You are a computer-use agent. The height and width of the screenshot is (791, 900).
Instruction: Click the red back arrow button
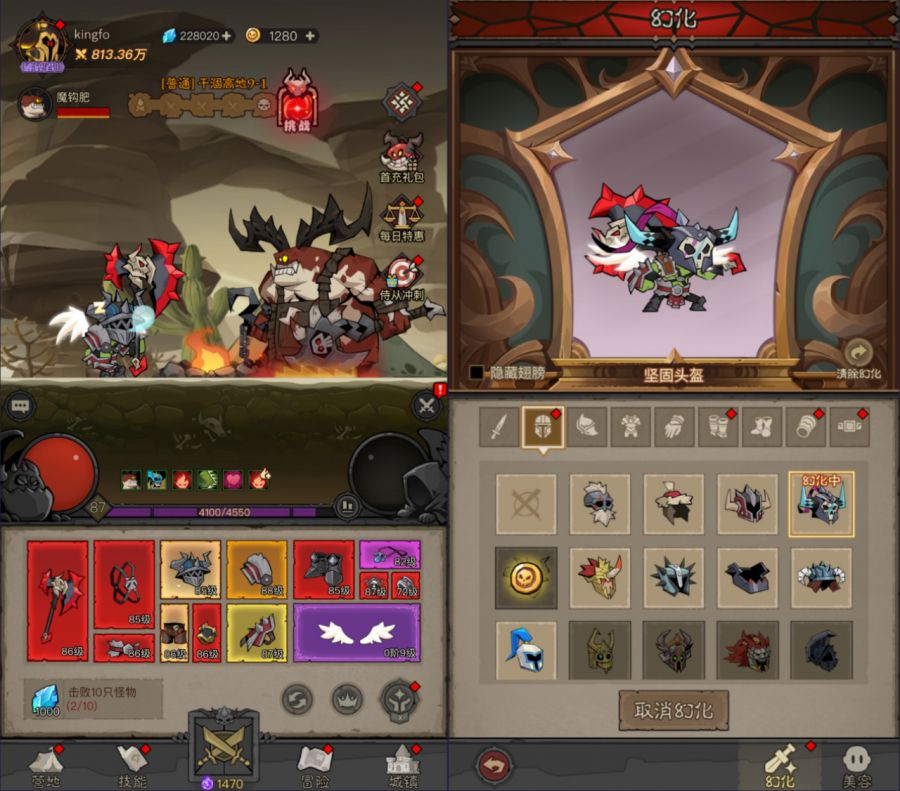coord(493,764)
